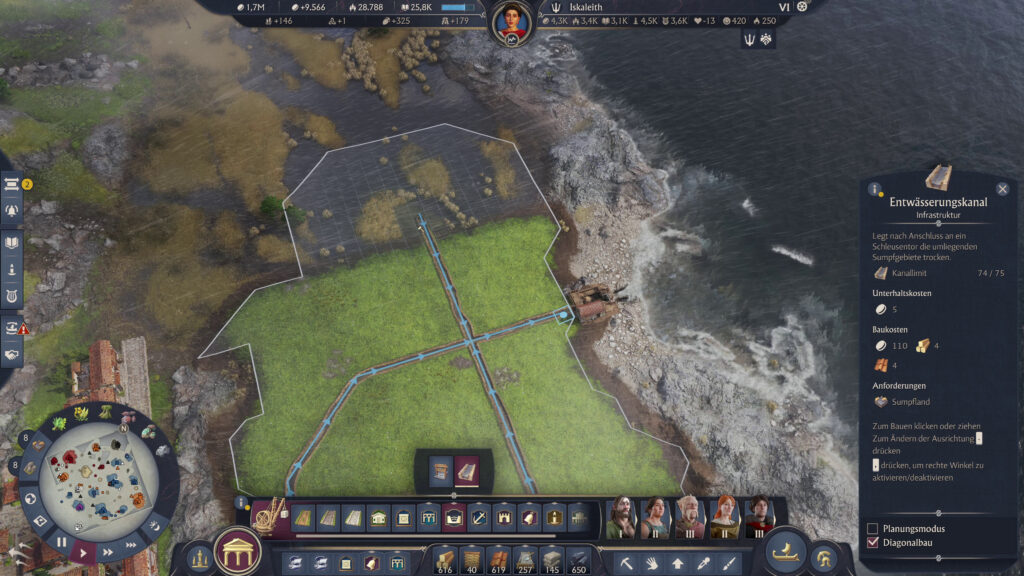Image resolution: width=1024 pixels, height=576 pixels.
Task: Open the notifications bell in left sidebar
Action: point(13,211)
